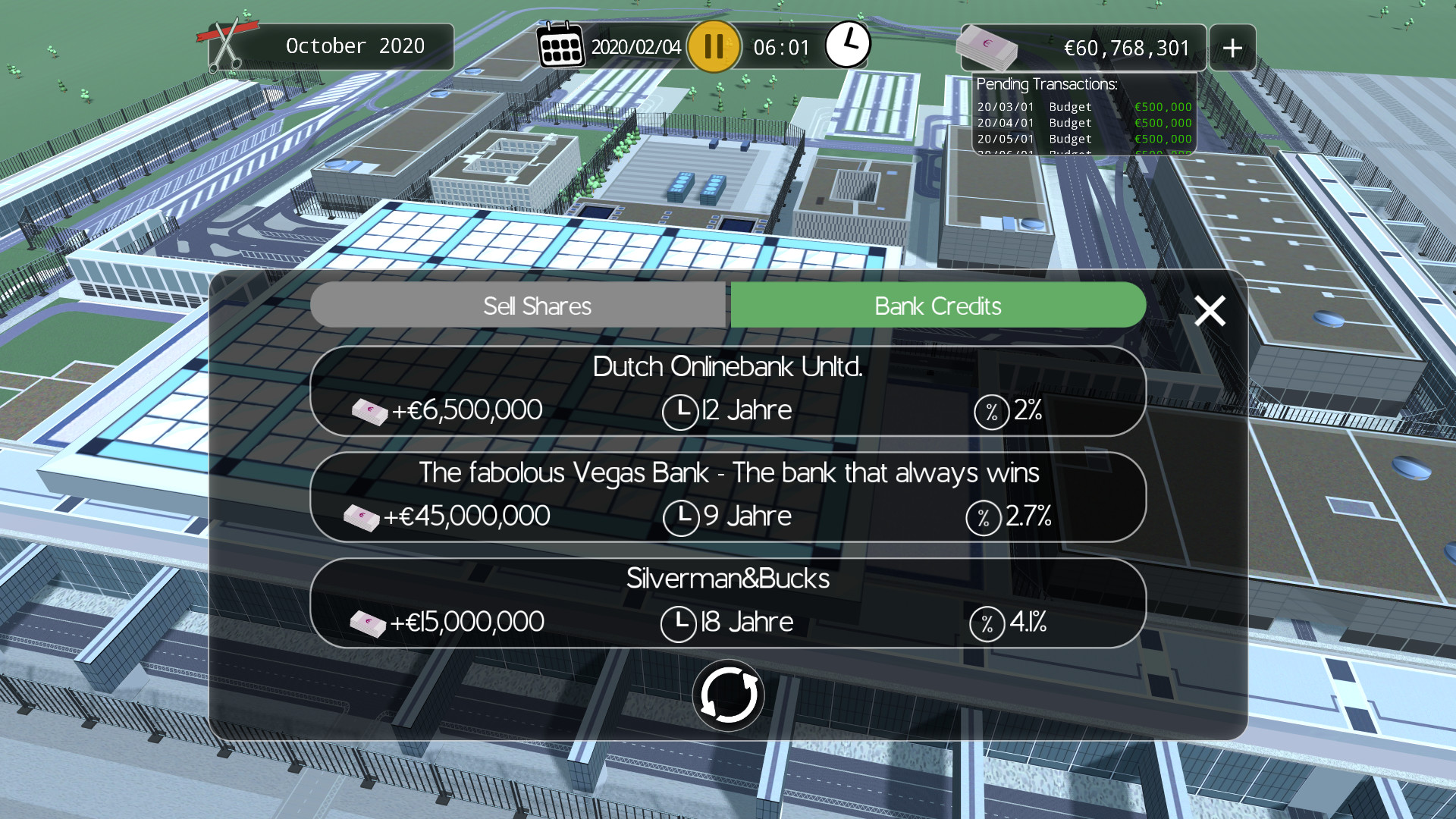The width and height of the screenshot is (1456, 819).
Task: Click the calendar icon beside the date
Action: [x=560, y=45]
